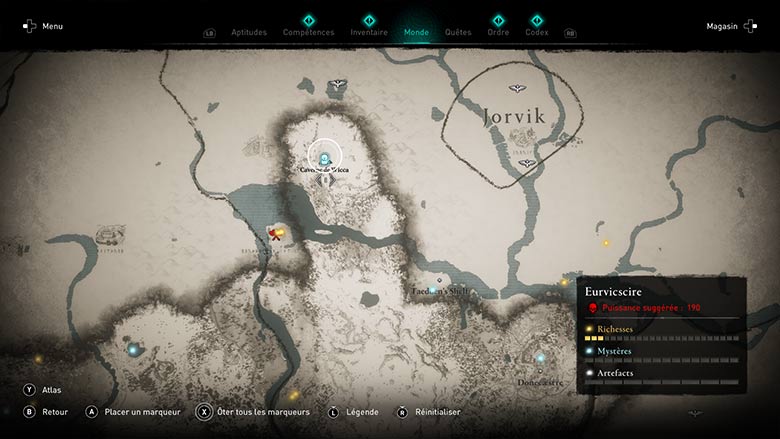Select the Caverne de Wiocca map marker
780x439 pixels.
click(325, 156)
